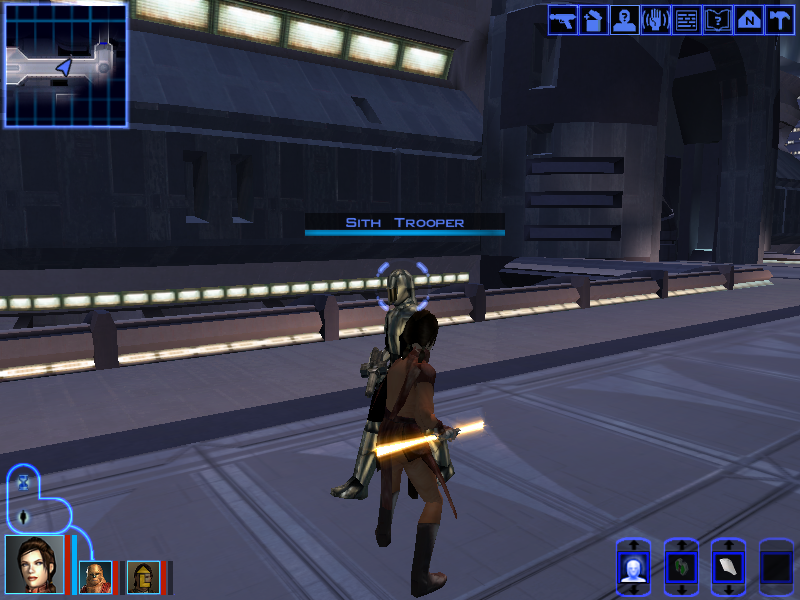Open the Character sheet icon
This screenshot has height=600, width=800.
click(x=625, y=20)
